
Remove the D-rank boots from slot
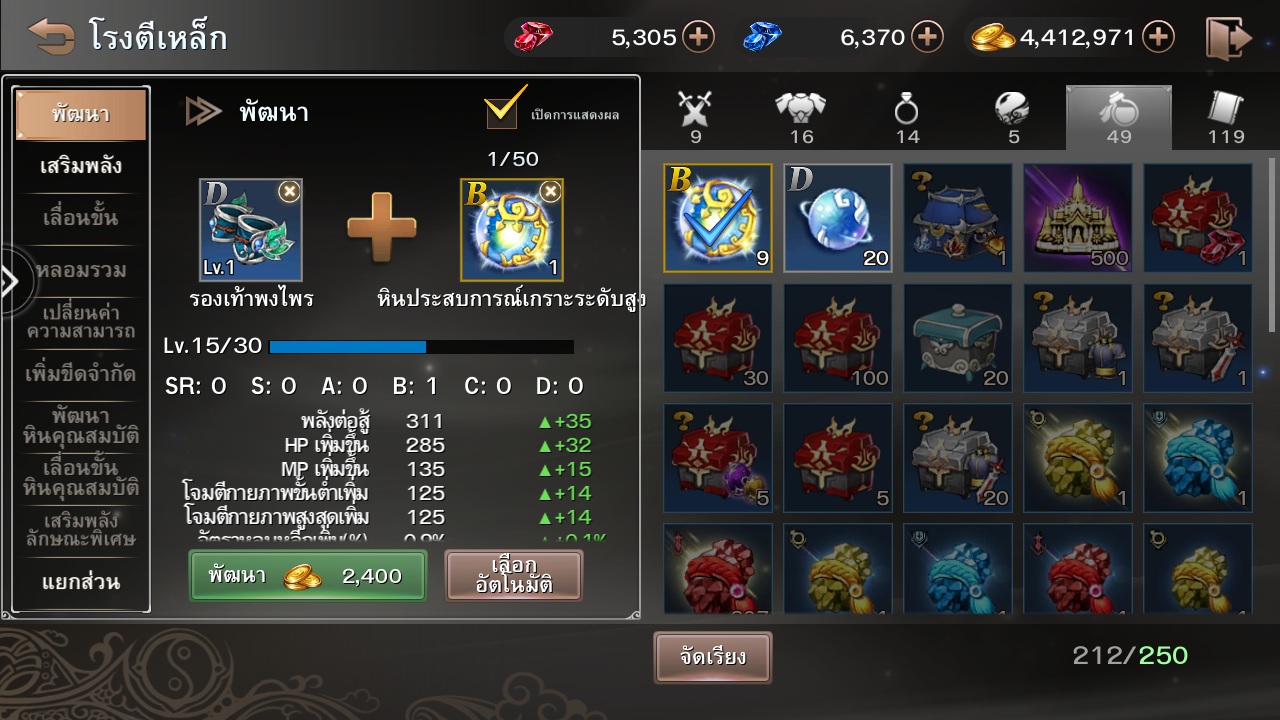(x=289, y=191)
